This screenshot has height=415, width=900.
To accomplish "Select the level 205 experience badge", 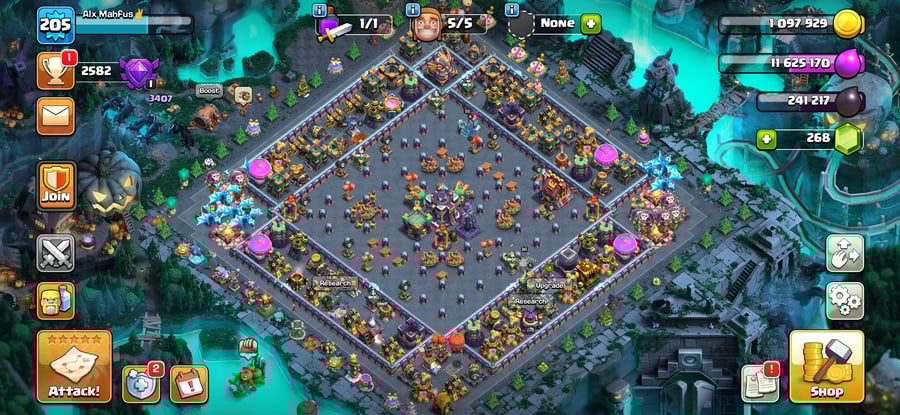I will point(56,25).
